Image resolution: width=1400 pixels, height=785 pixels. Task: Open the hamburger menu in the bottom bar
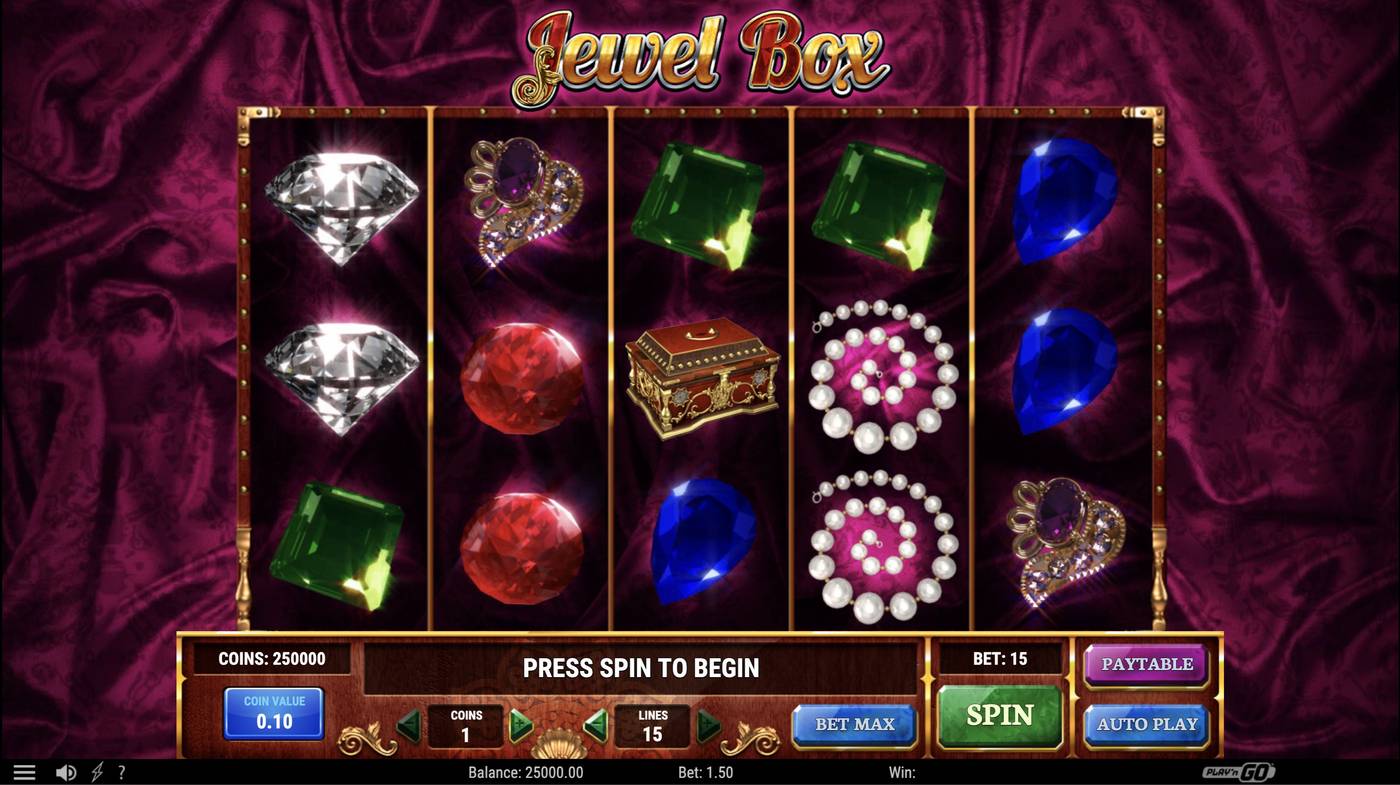coord(22,770)
